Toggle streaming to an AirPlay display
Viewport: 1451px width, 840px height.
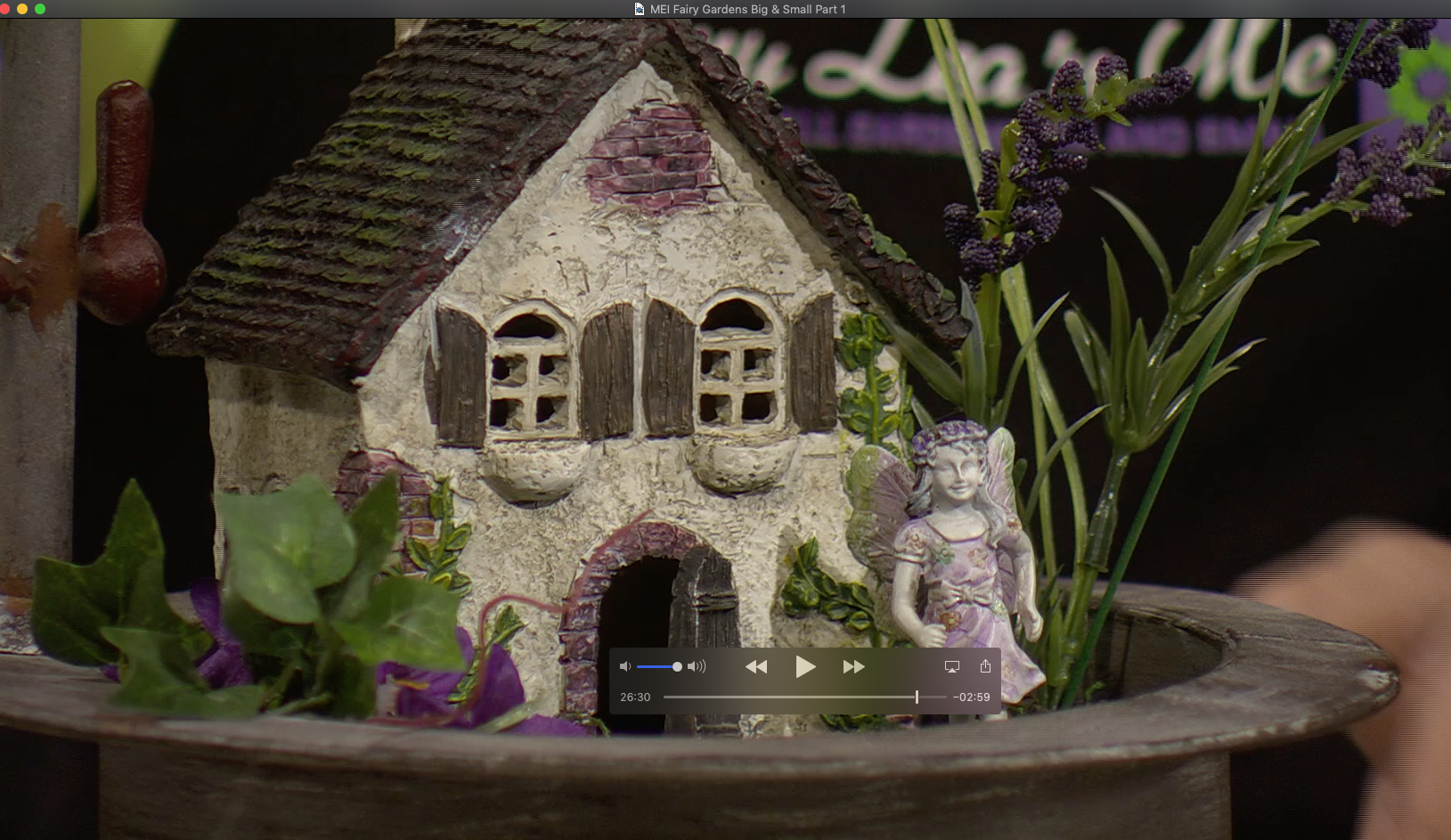[x=952, y=665]
